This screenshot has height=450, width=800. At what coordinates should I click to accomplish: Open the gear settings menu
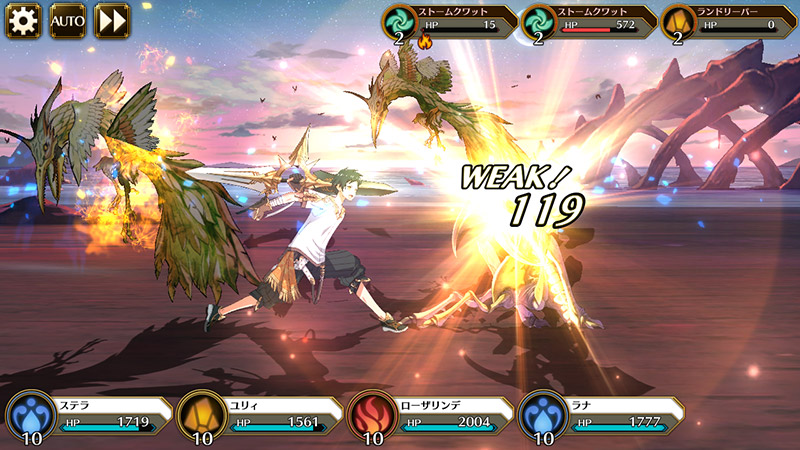(x=23, y=20)
